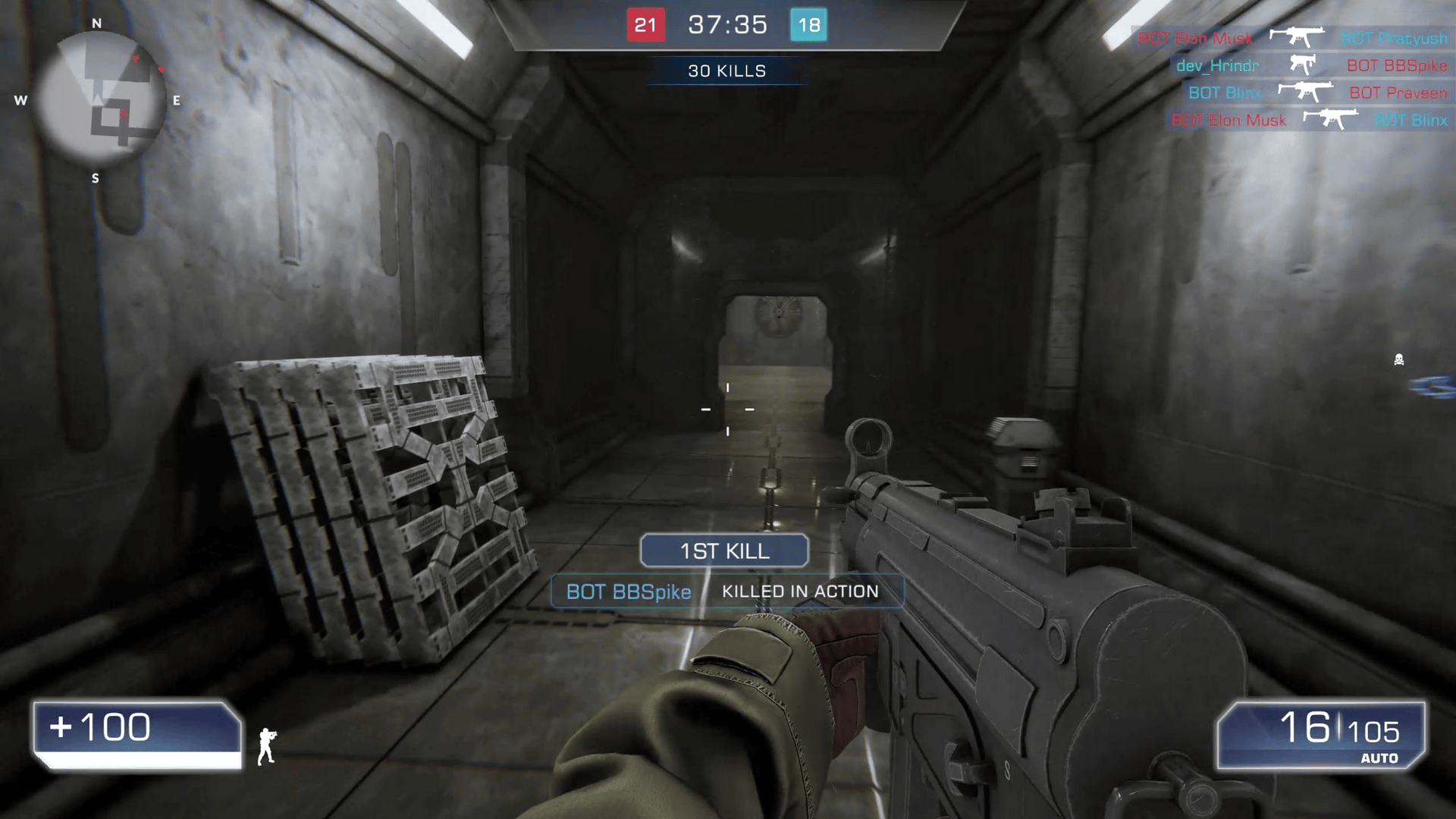Open the 1ST KILL notification panel
Viewport: 1456px width, 819px height.
724,551
